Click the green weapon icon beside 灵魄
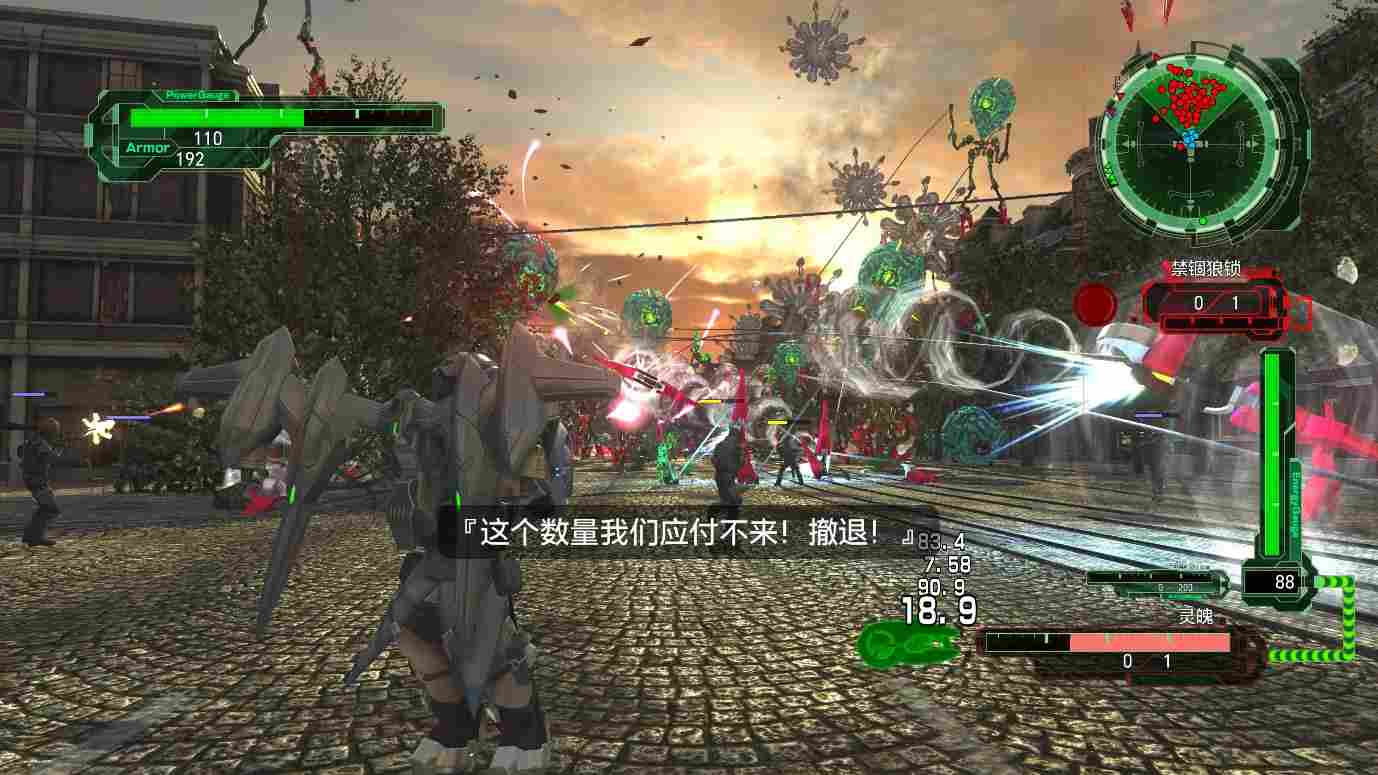This screenshot has height=775, width=1378. pyautogui.click(x=907, y=641)
